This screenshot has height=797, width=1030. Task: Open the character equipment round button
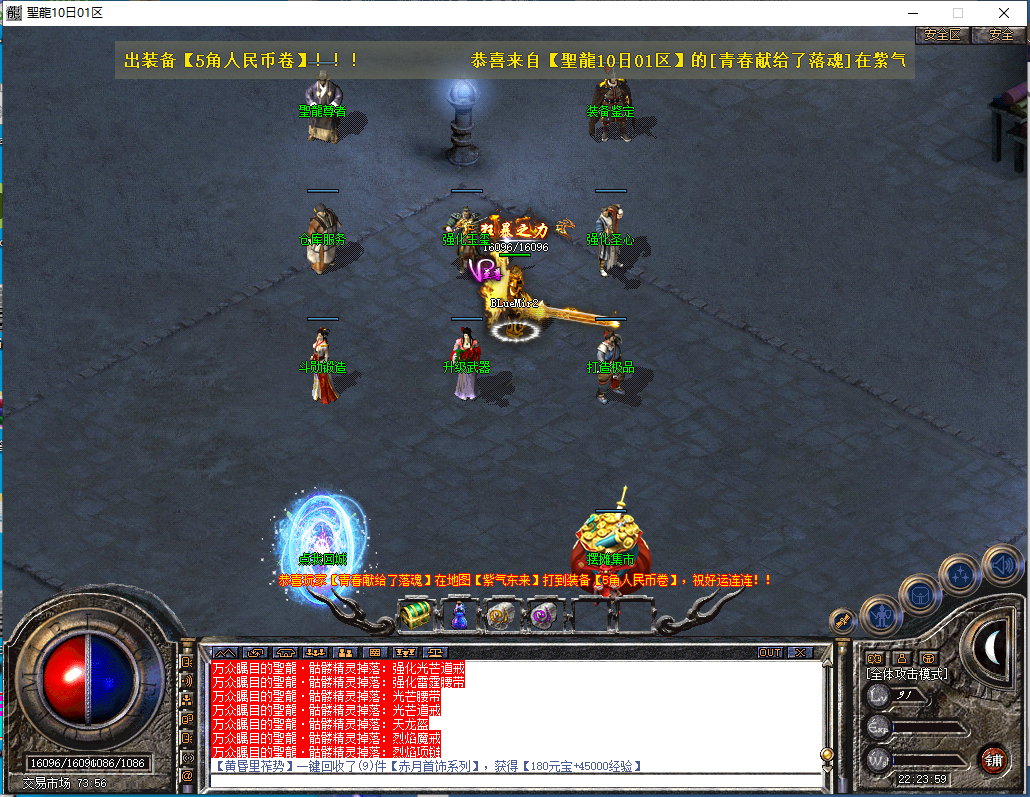point(880,615)
